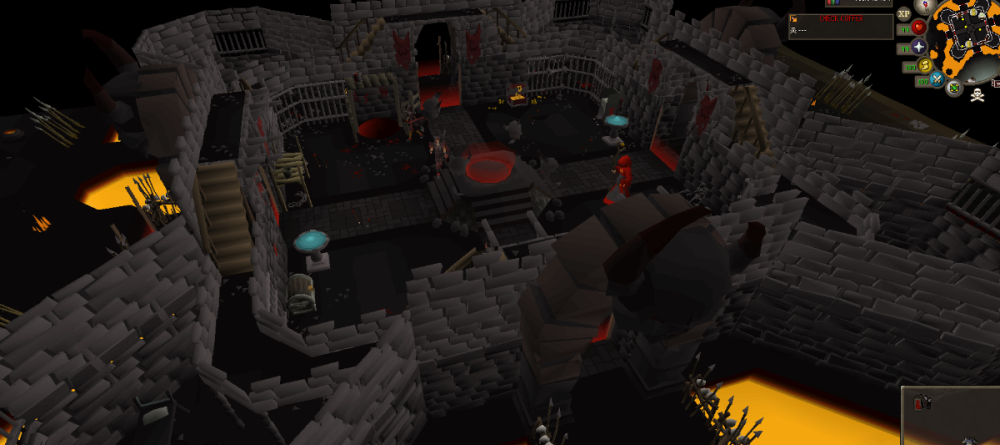Click the red heart Hitpoints orb
The image size is (1000, 445).
(x=917, y=27)
